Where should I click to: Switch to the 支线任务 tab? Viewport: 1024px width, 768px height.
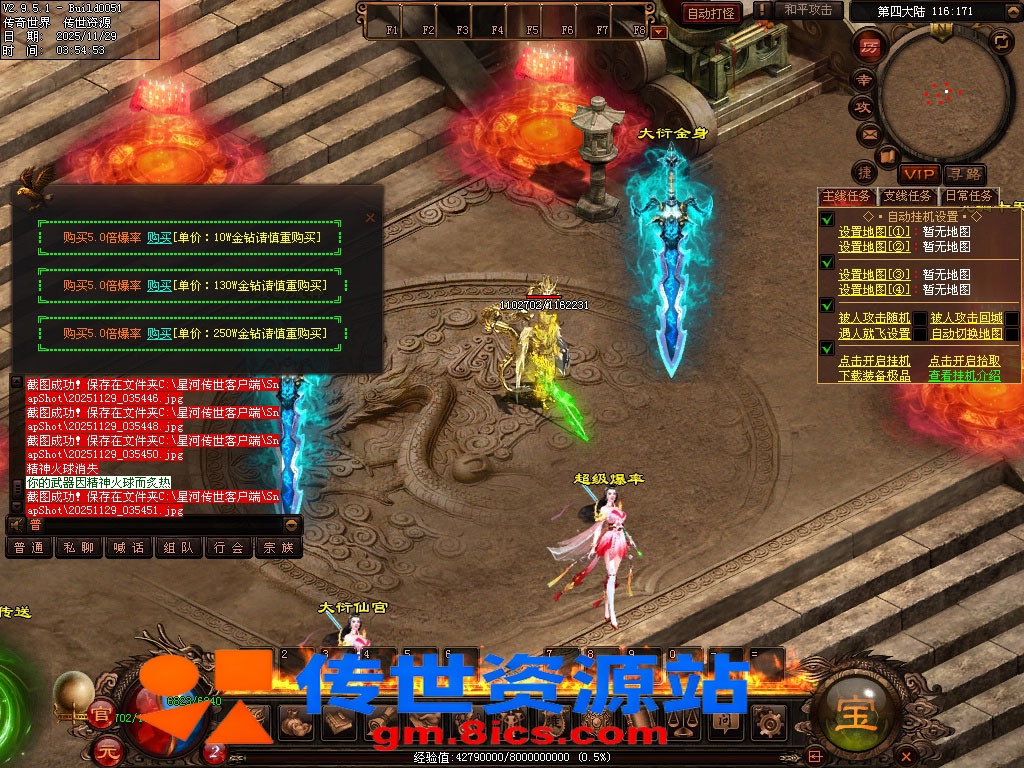[908, 196]
